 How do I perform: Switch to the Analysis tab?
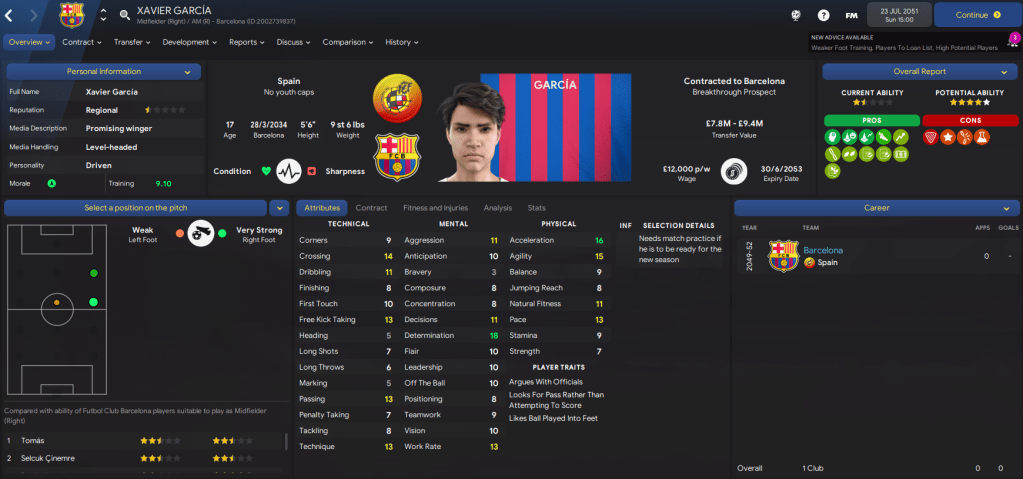point(497,208)
